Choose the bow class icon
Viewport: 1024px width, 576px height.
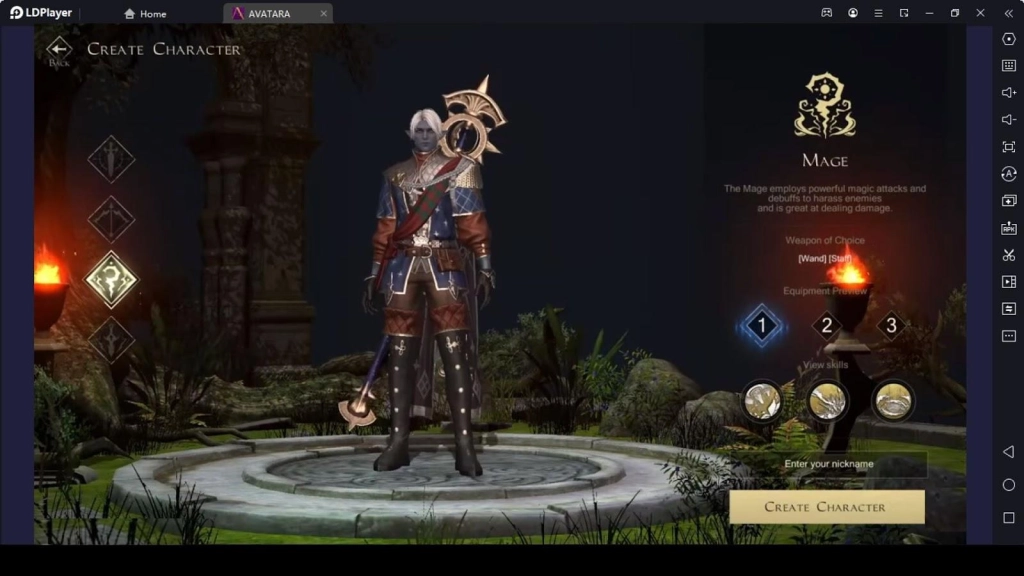tap(111, 219)
